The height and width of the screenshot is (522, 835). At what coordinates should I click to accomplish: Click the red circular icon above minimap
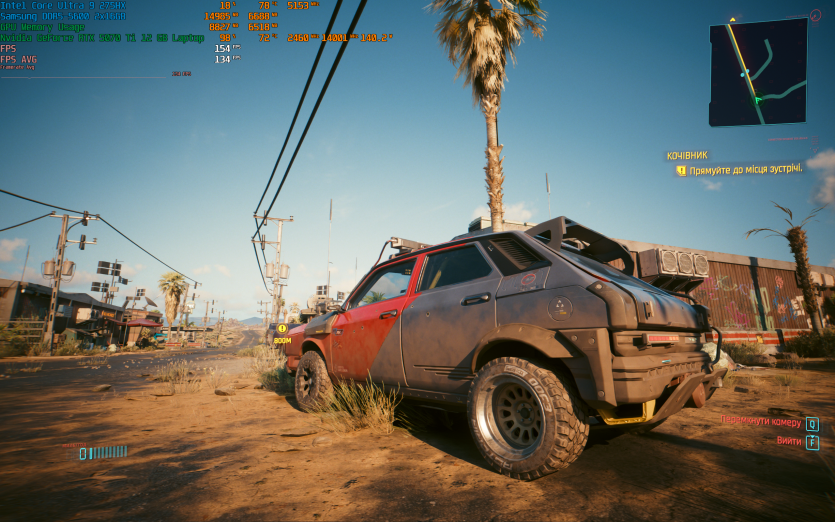coord(814,15)
